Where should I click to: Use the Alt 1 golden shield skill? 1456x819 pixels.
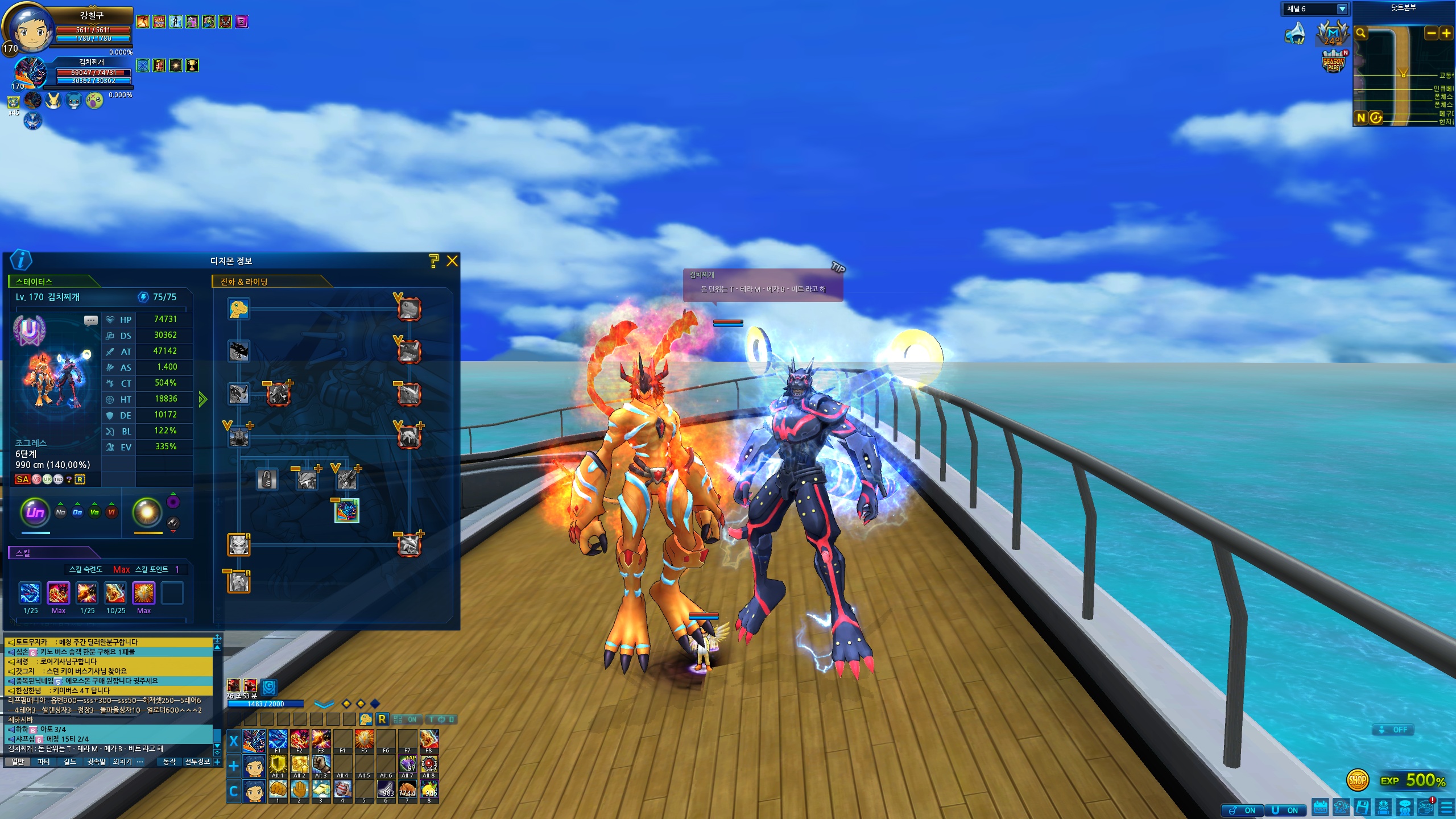(278, 765)
